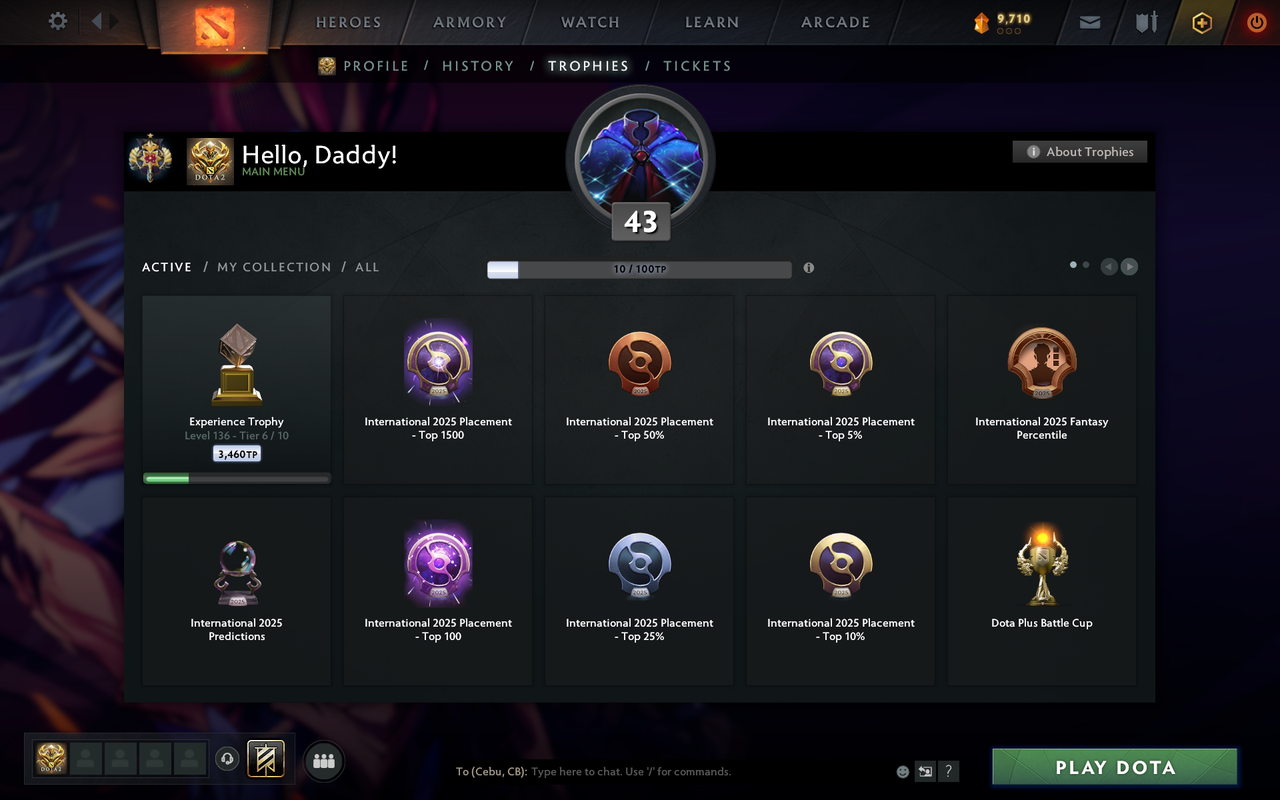1280x800 pixels.
Task: Open the ARCADE menu item
Action: 834,21
